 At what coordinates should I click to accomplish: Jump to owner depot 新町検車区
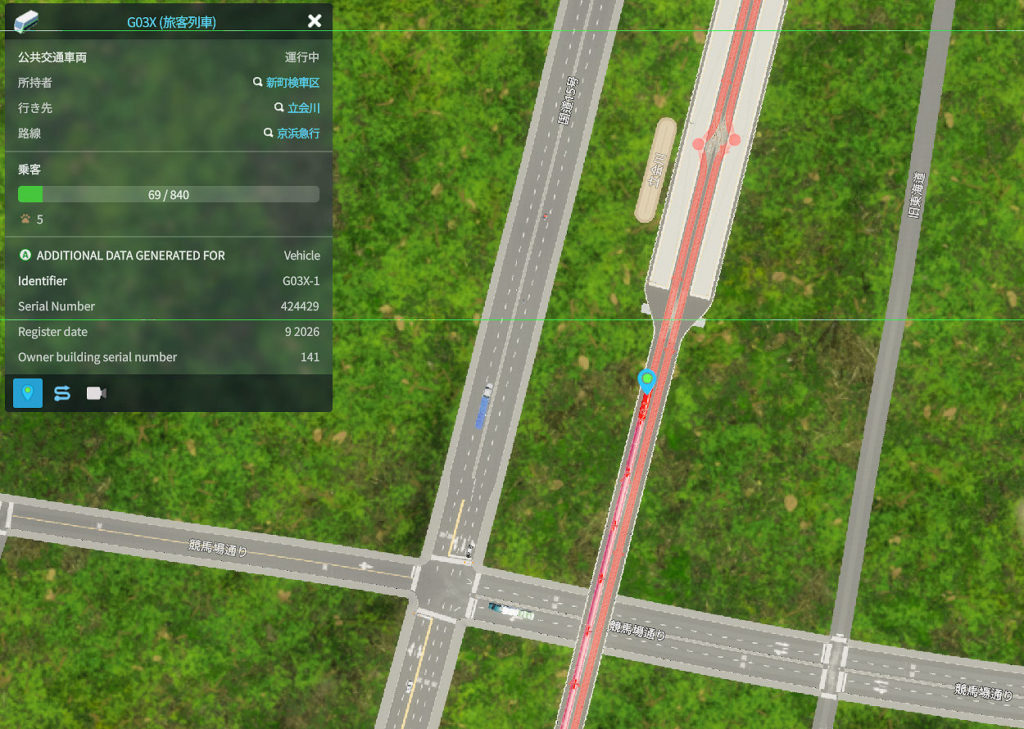coord(292,83)
